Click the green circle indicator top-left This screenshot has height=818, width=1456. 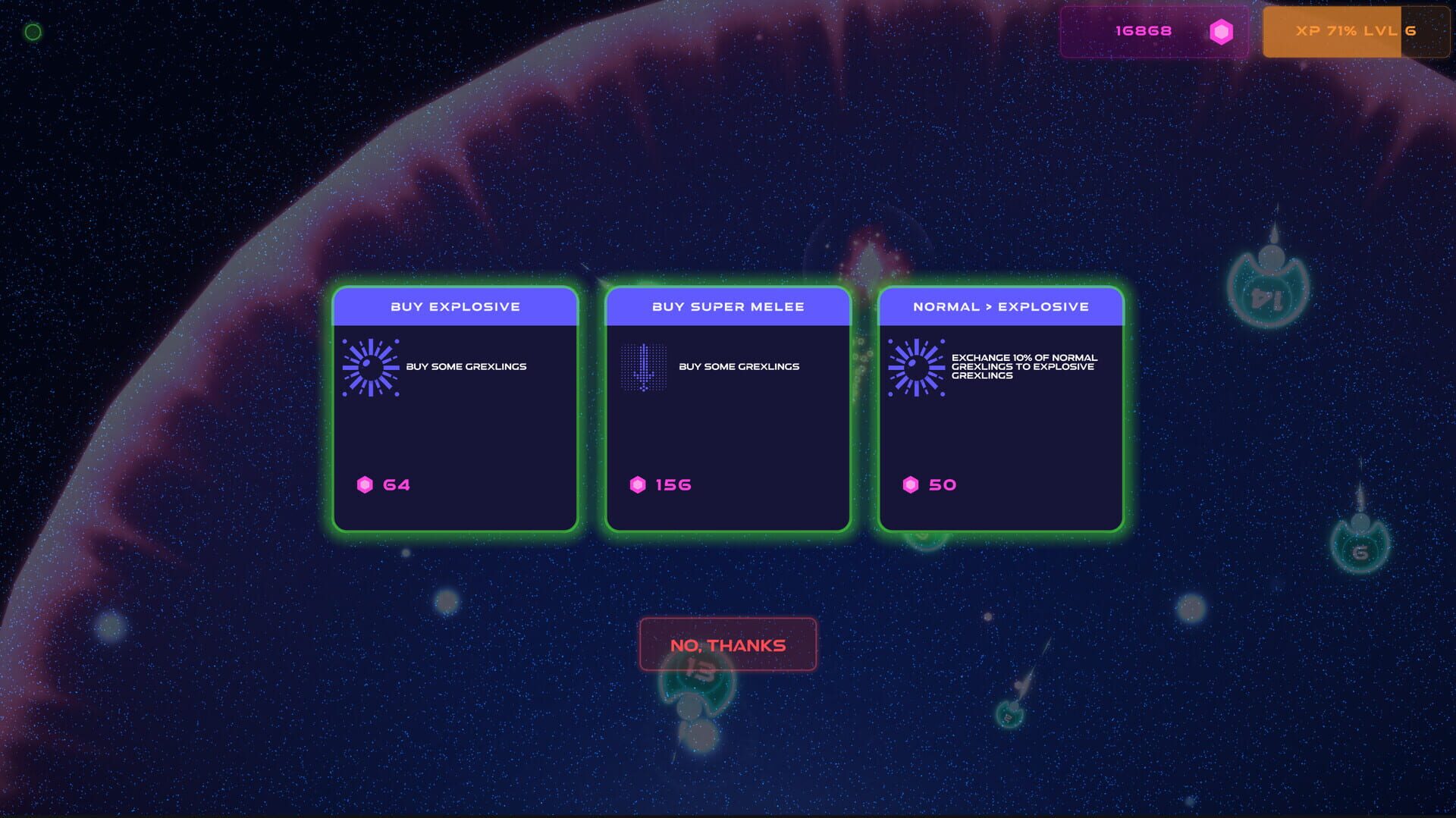(x=33, y=32)
